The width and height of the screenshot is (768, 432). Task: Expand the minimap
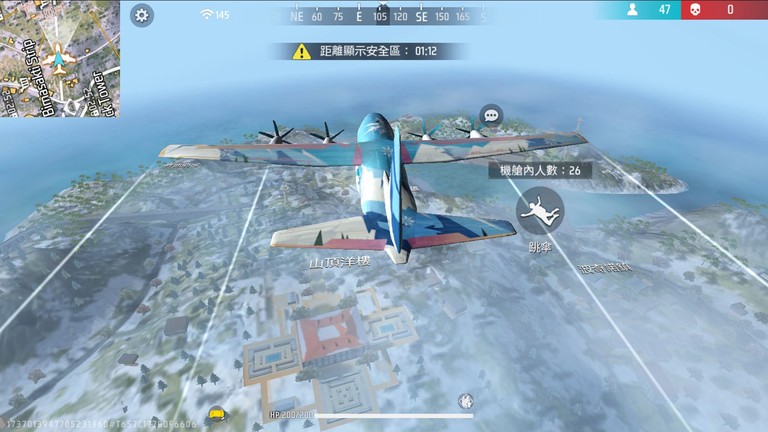point(60,58)
